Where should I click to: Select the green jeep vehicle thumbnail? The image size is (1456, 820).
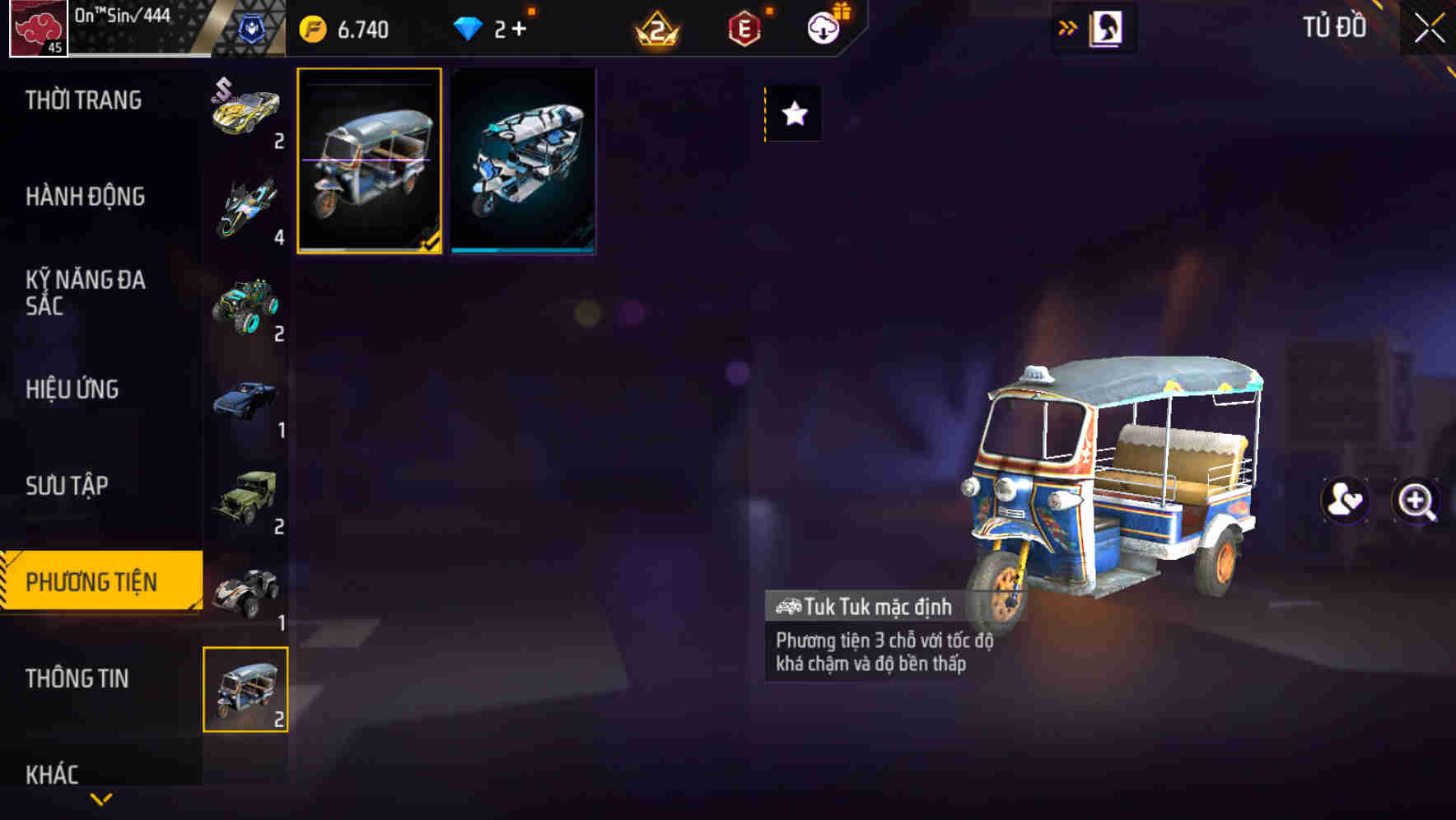(246, 499)
